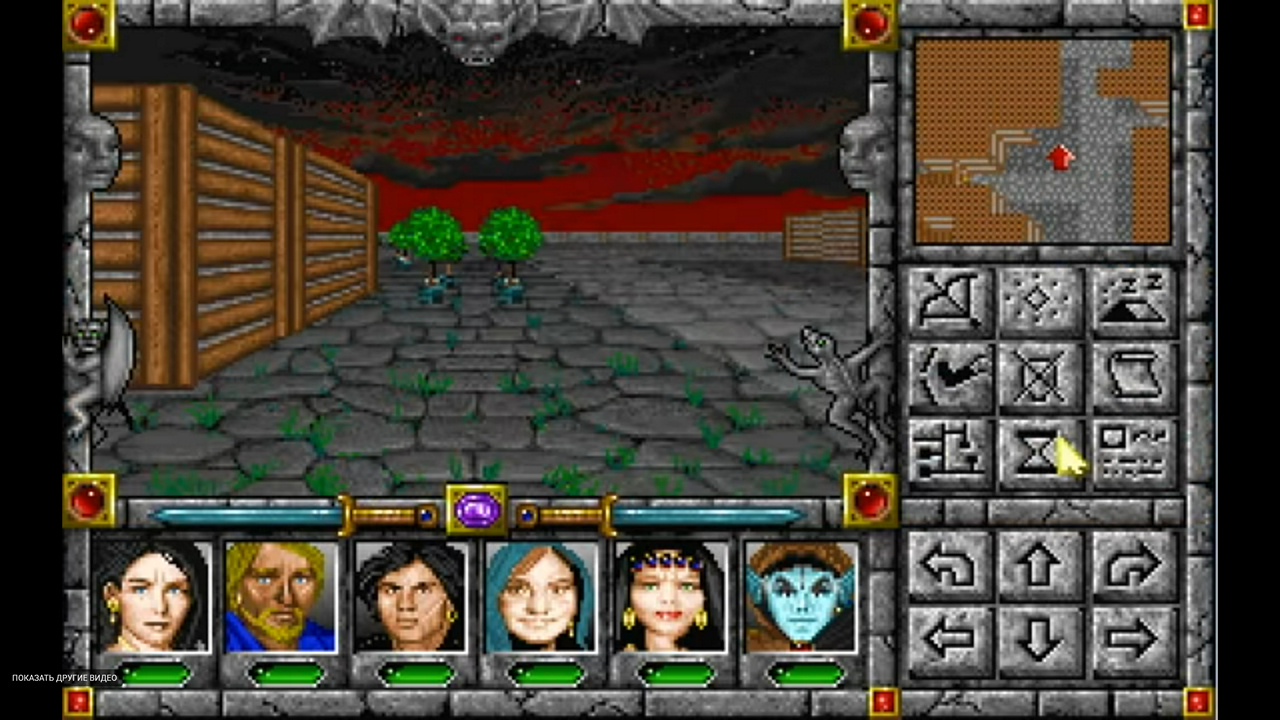Check game time with the hourglass button

coord(1041,453)
